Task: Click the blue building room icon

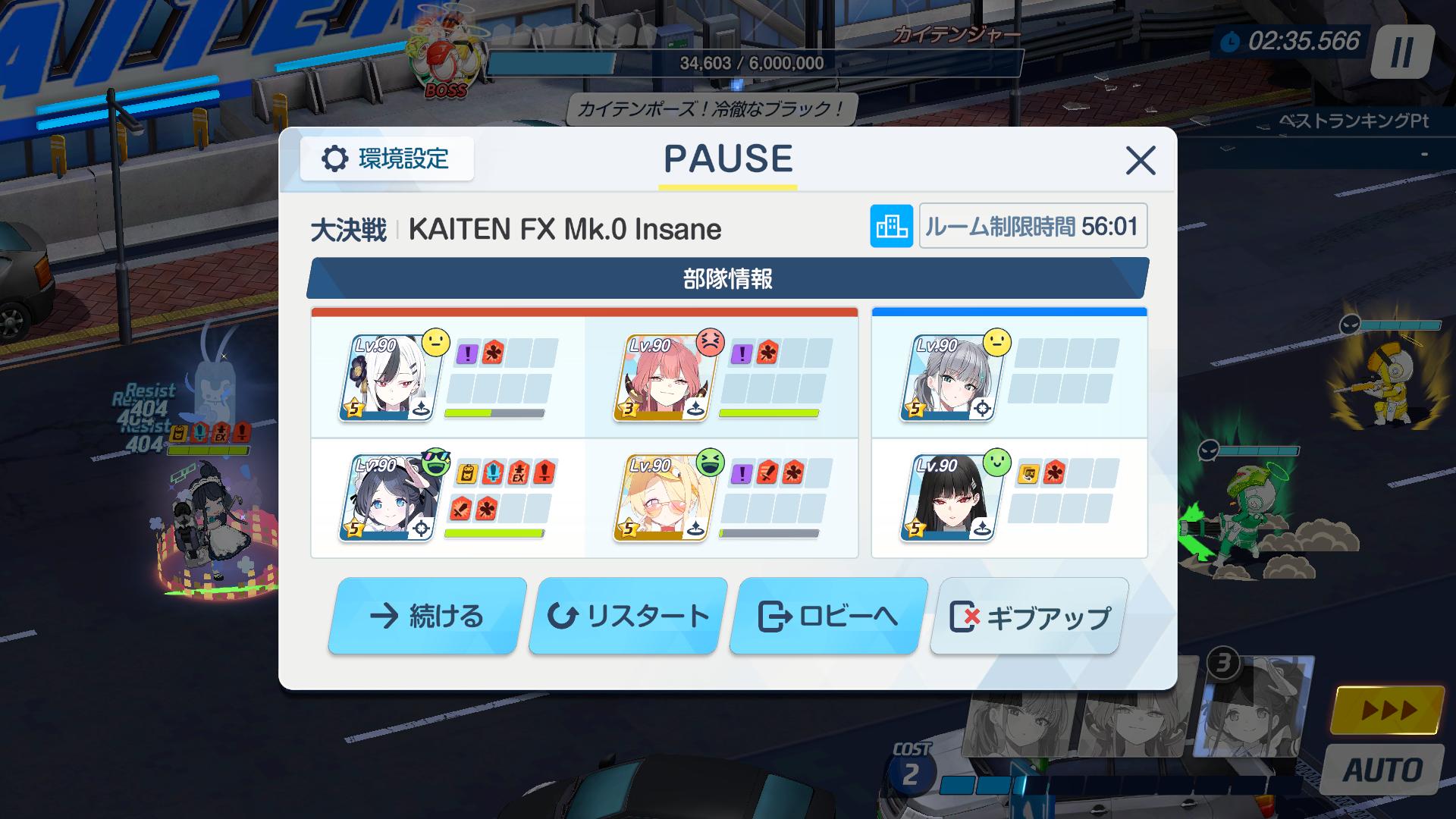Action: (891, 226)
